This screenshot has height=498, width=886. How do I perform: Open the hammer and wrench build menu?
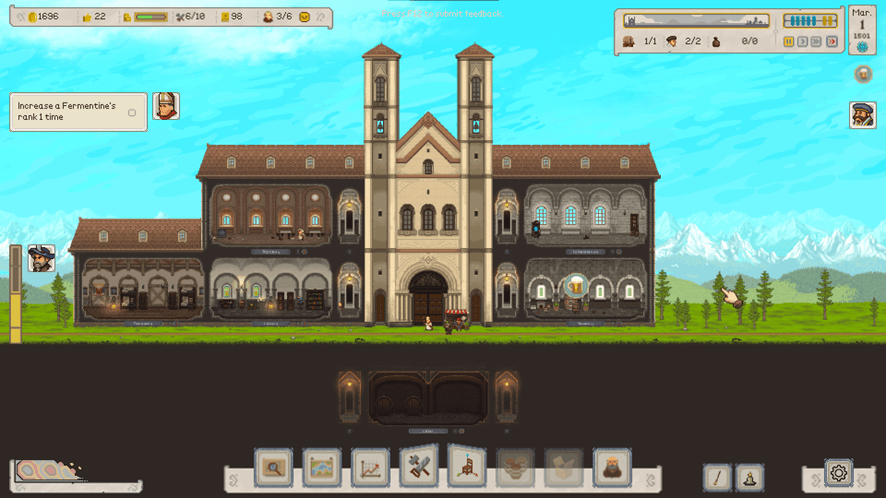pyautogui.click(x=419, y=467)
